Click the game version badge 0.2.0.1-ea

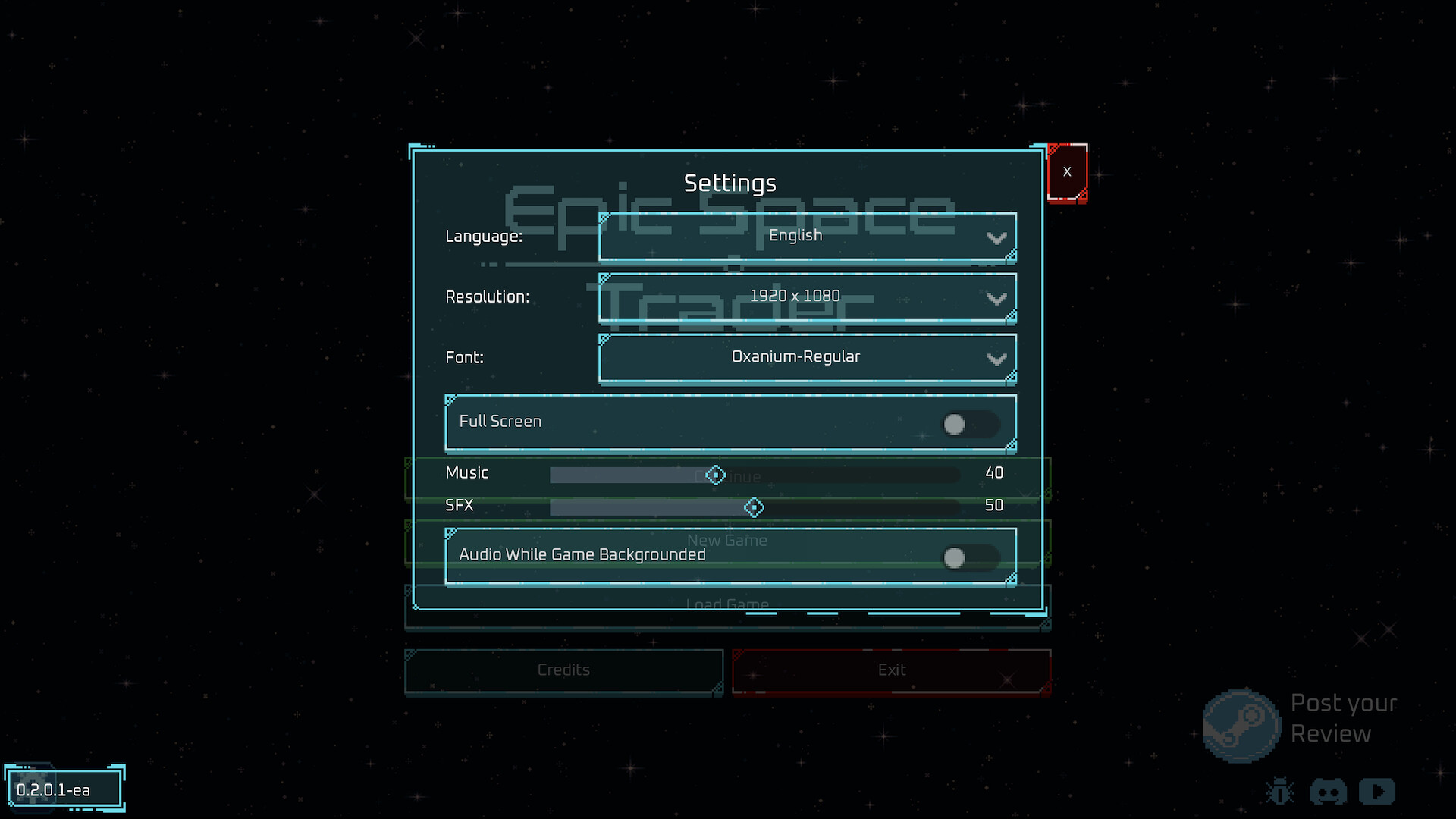click(63, 789)
